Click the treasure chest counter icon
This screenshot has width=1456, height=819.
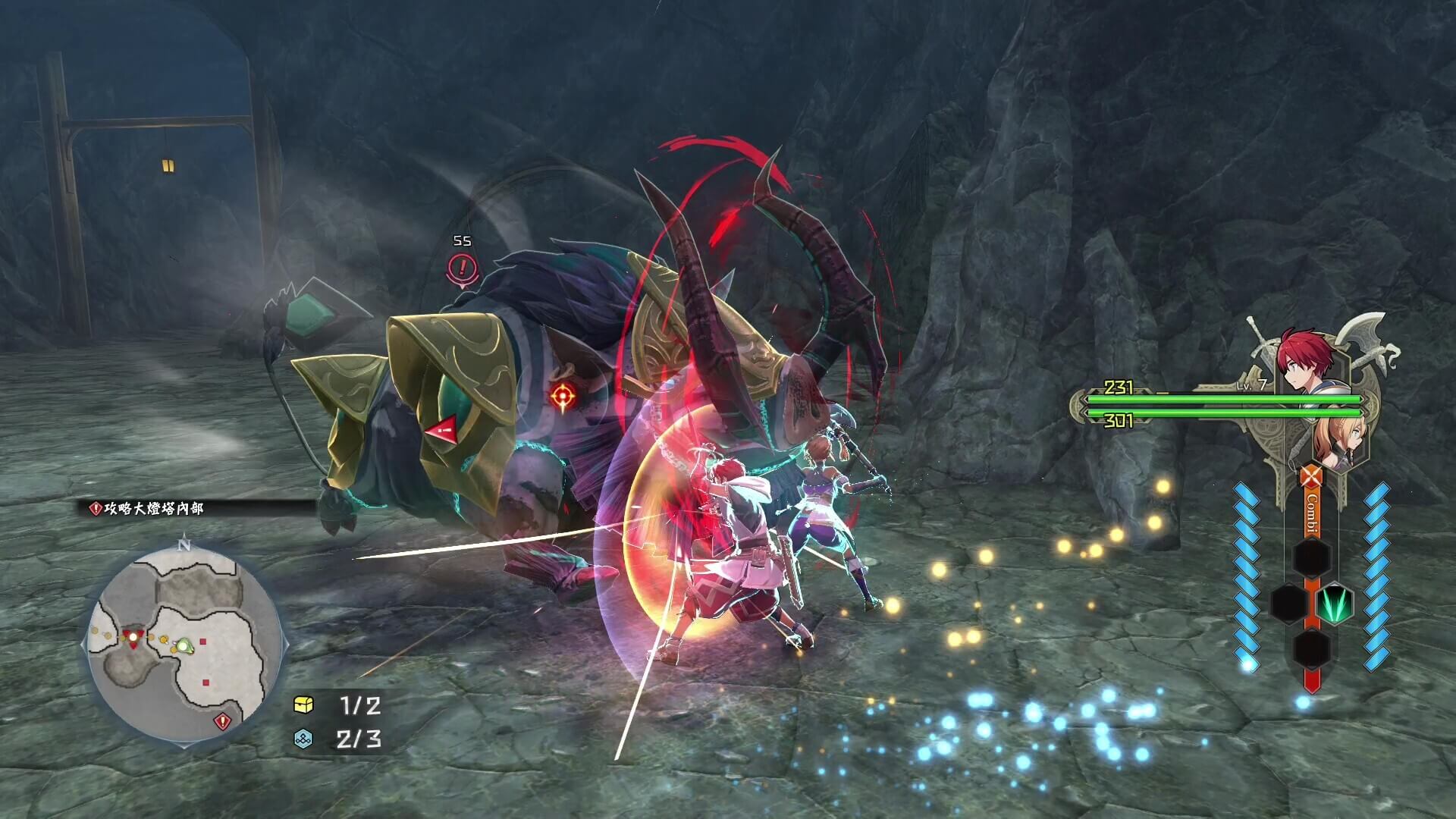tap(303, 702)
